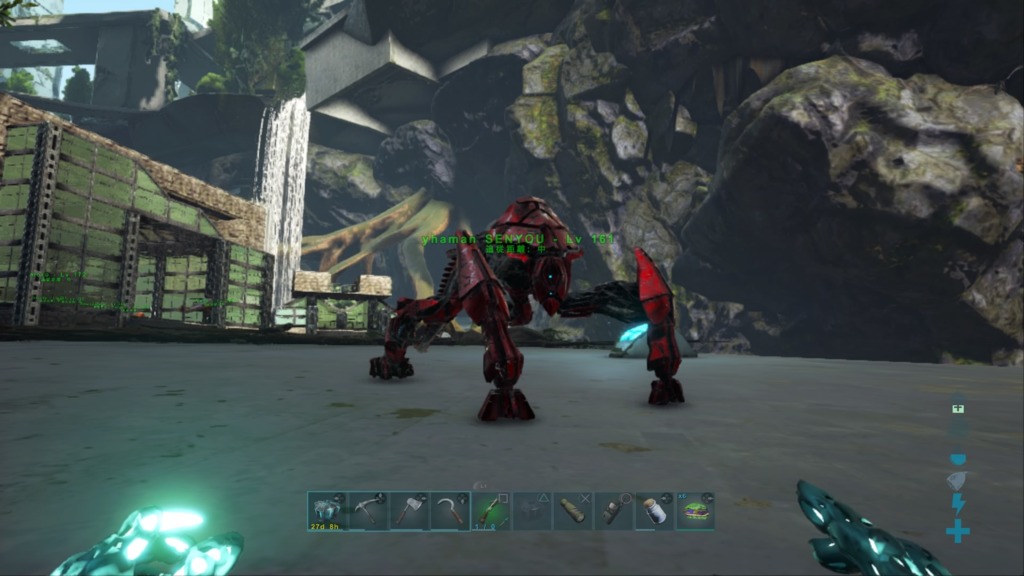Select the burger food slot with x6 stack
1024x576 pixels.
[696, 511]
